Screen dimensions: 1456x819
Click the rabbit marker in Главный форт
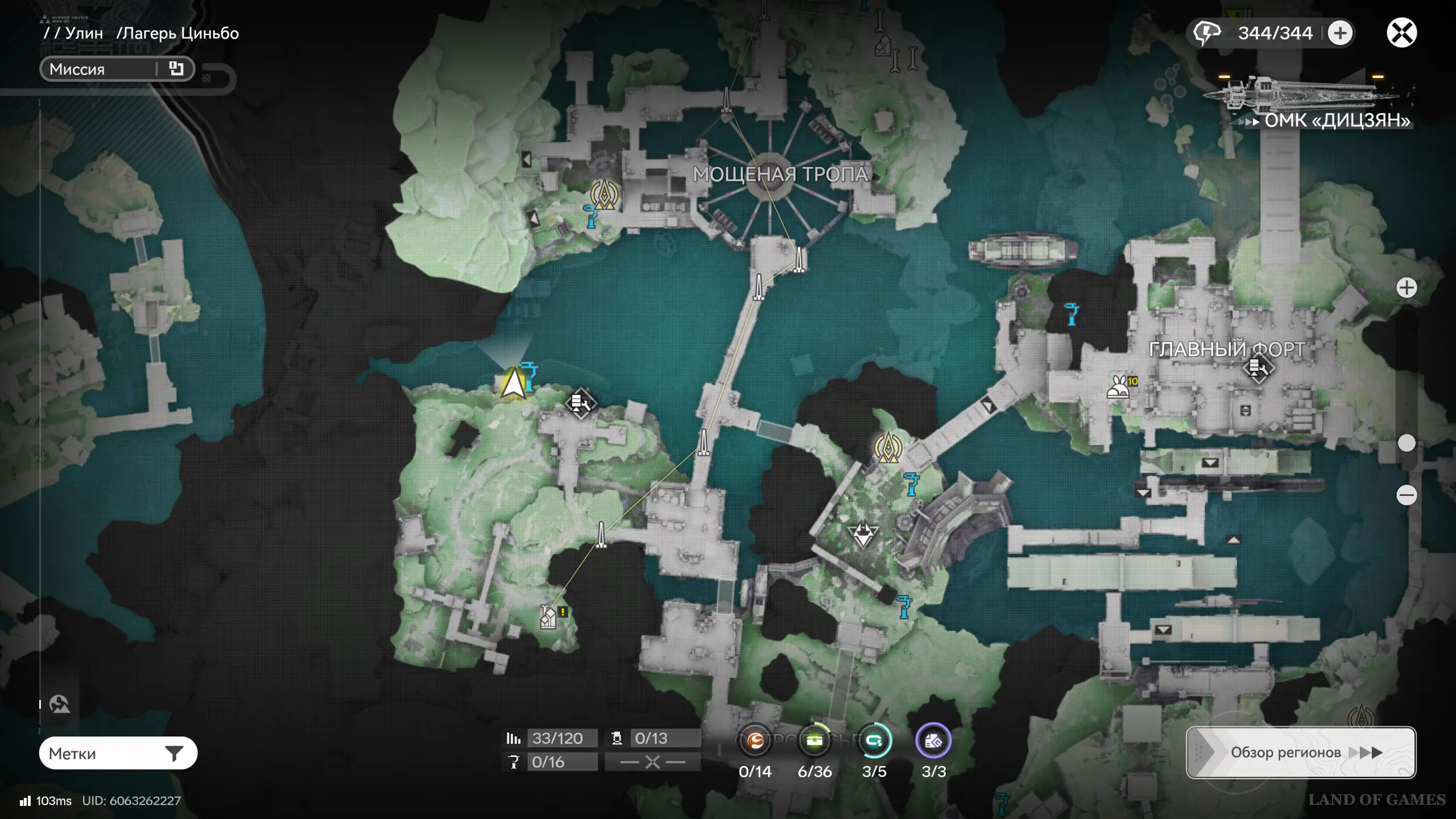click(1119, 387)
